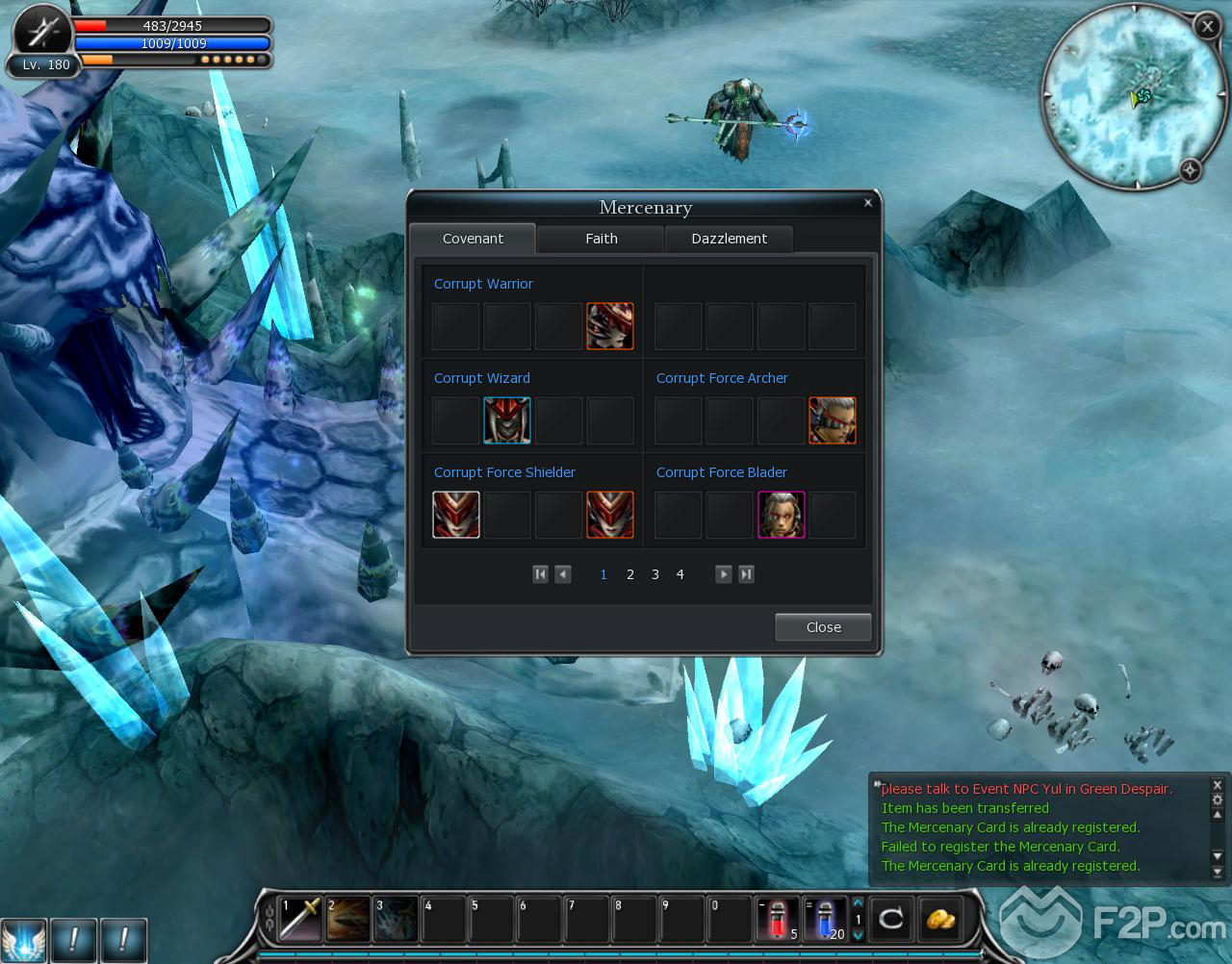
Task: Jump to page 4 of mercenaries
Action: [680, 574]
